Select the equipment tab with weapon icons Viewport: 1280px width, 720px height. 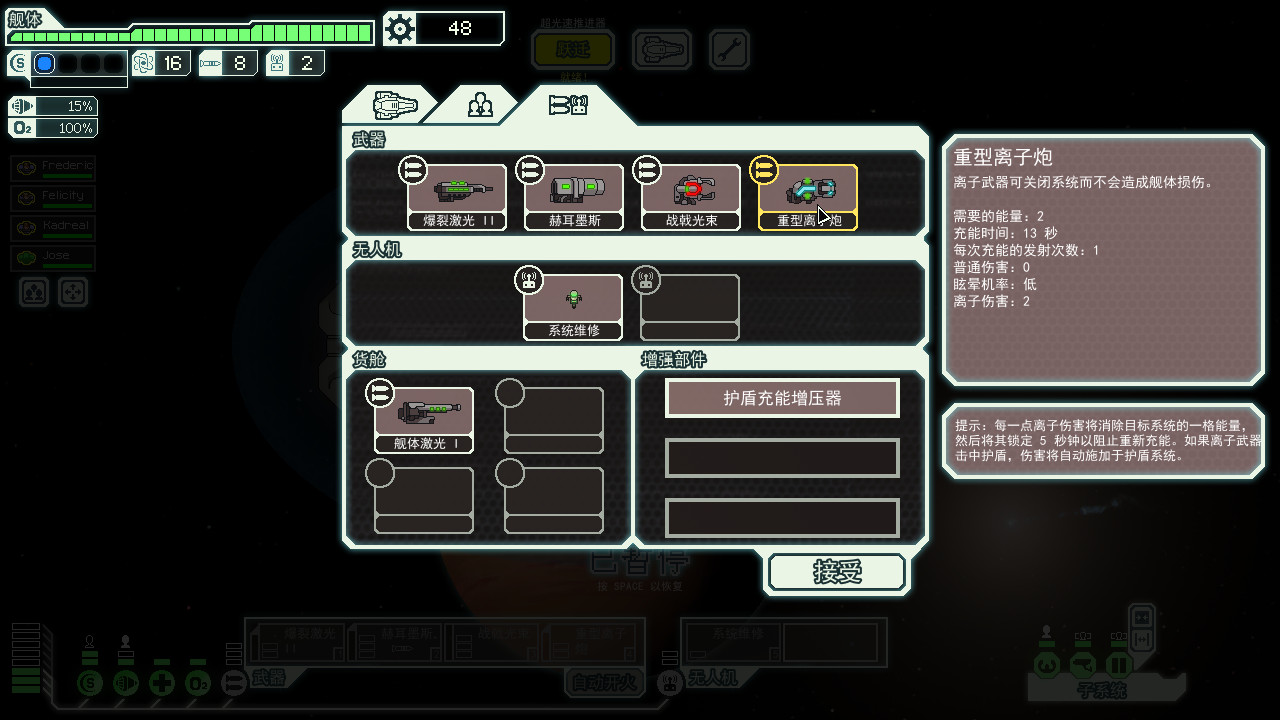click(568, 105)
